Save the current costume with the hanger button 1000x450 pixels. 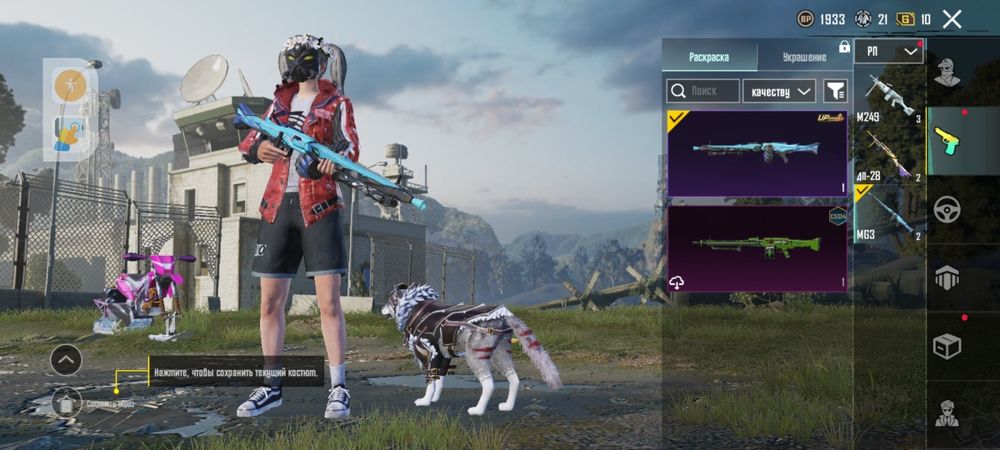(66, 403)
